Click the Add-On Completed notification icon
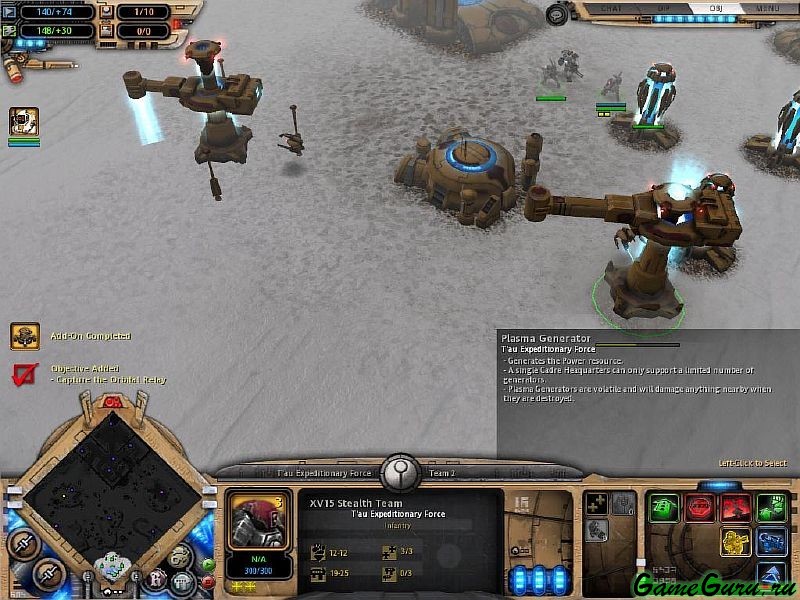800x600 pixels. [x=25, y=336]
